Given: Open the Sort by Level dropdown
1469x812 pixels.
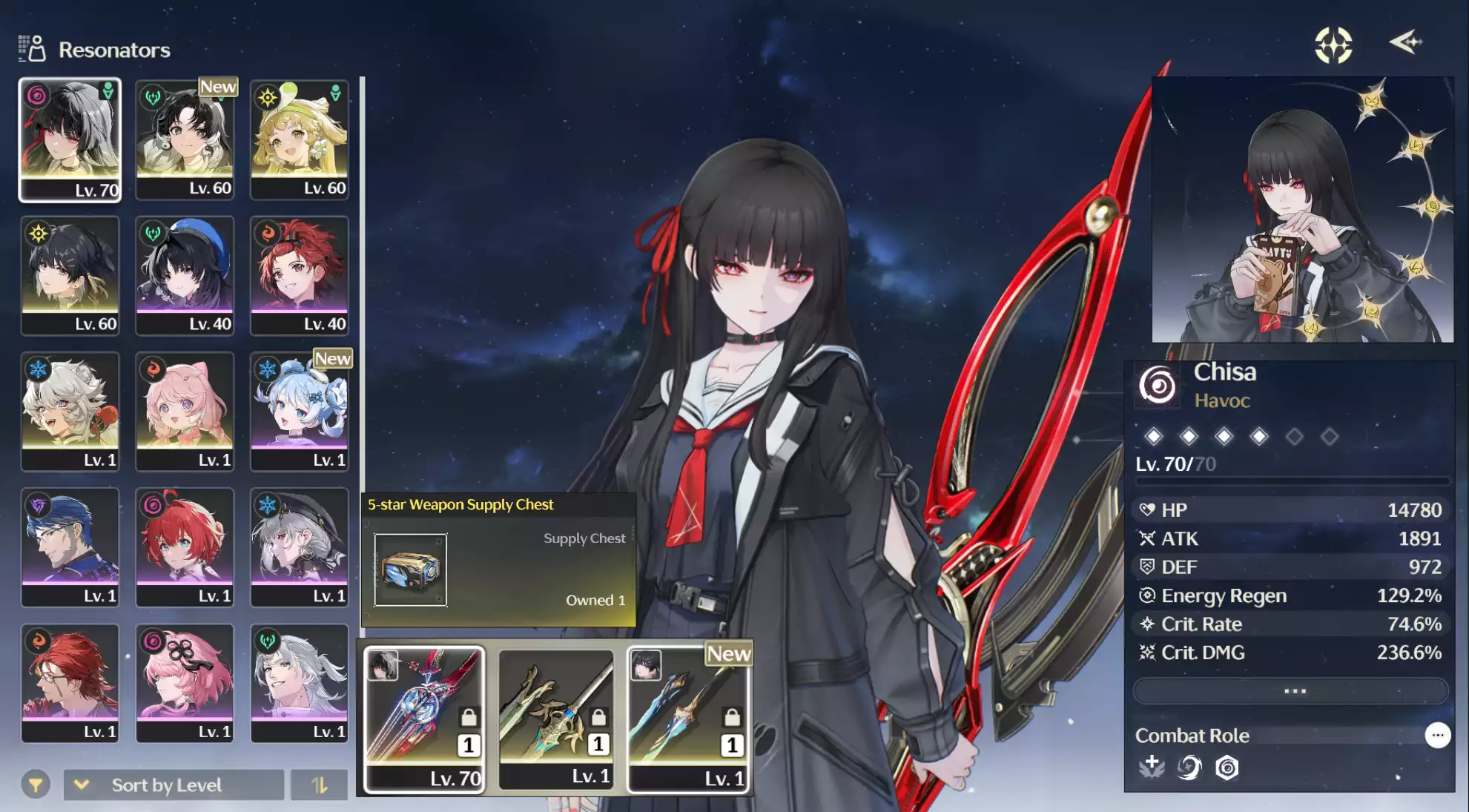Looking at the screenshot, I should click(x=174, y=784).
